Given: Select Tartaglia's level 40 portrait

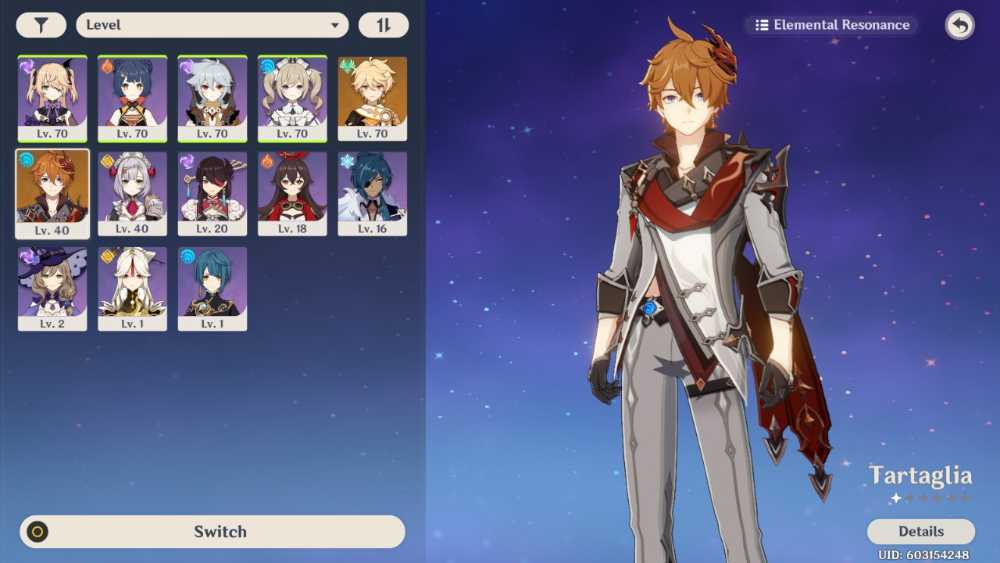Looking at the screenshot, I should 52,193.
